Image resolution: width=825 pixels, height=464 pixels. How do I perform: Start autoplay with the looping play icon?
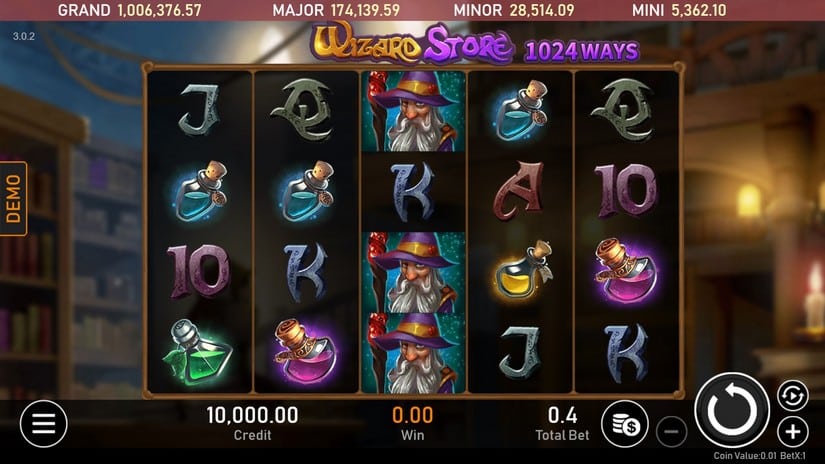pyautogui.click(x=792, y=394)
